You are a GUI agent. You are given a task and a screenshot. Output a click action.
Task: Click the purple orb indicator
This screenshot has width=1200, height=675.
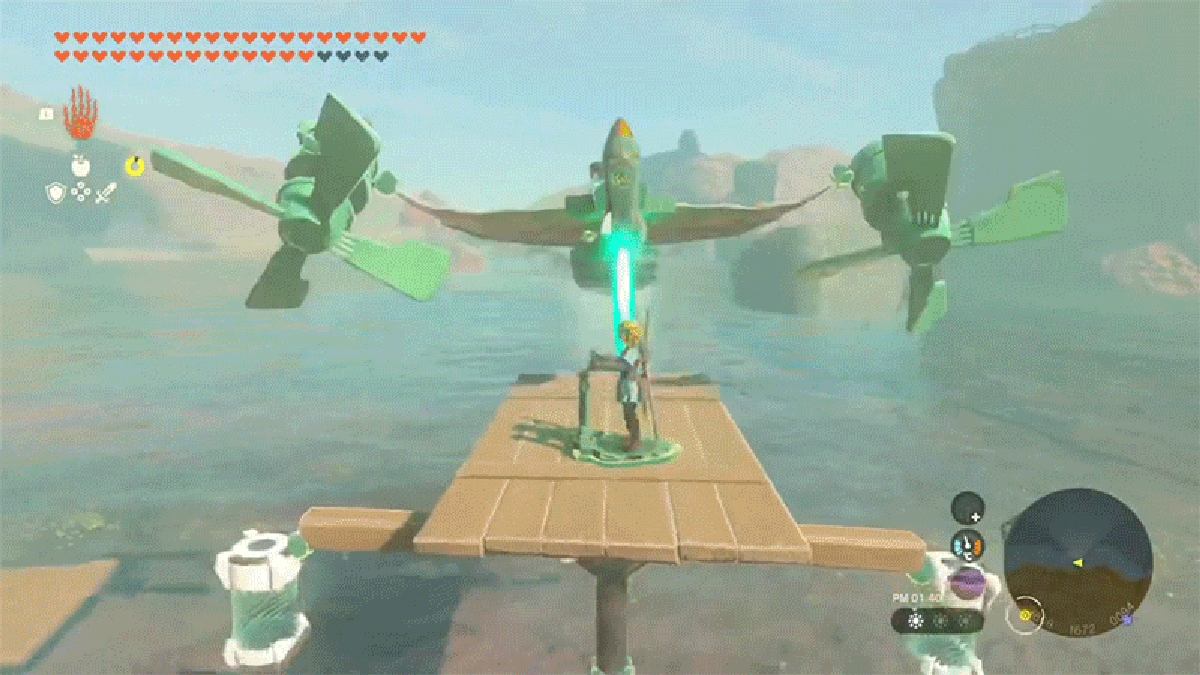click(967, 582)
